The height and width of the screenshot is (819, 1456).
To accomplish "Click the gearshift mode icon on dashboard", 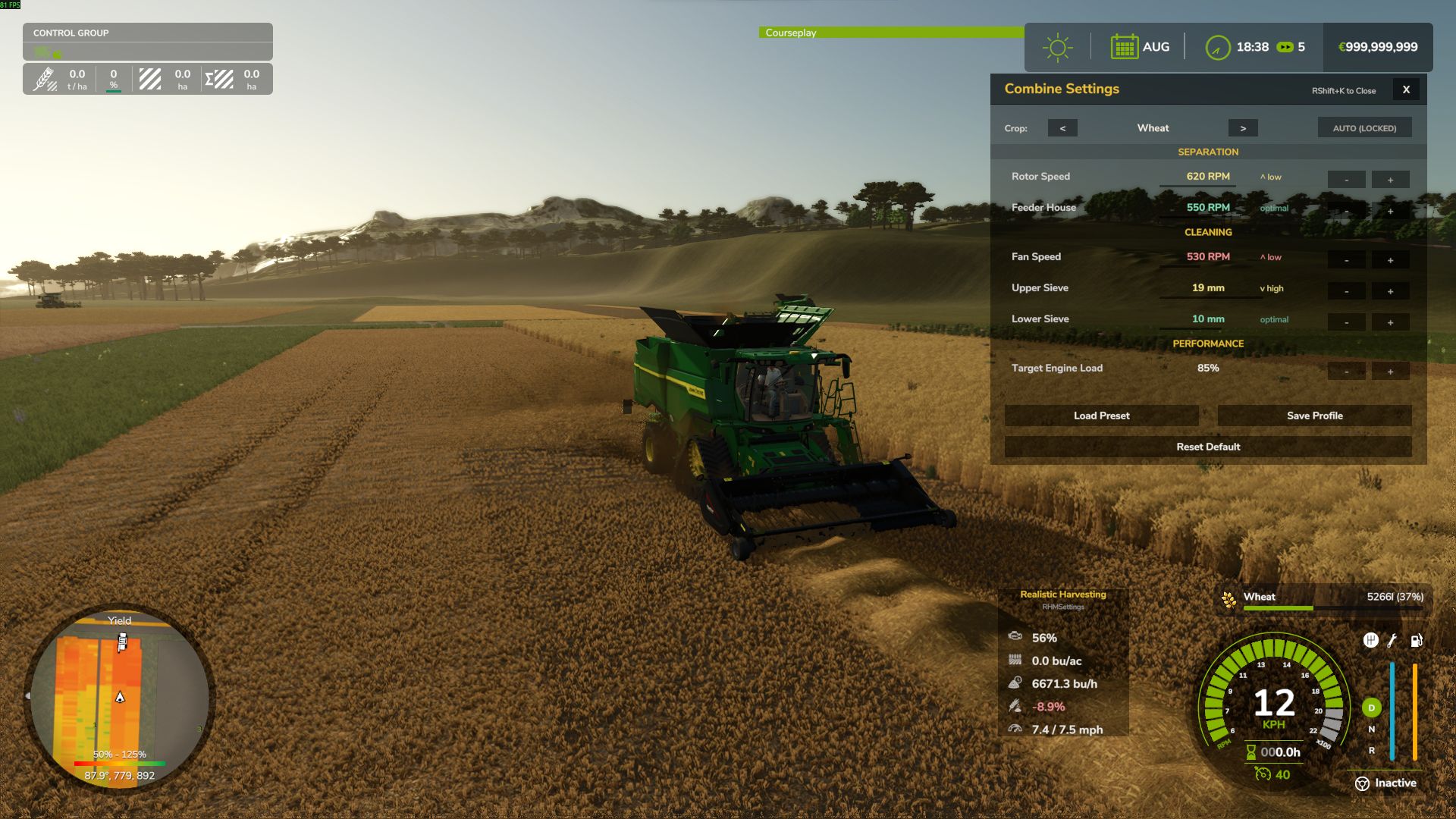I will click(1371, 641).
